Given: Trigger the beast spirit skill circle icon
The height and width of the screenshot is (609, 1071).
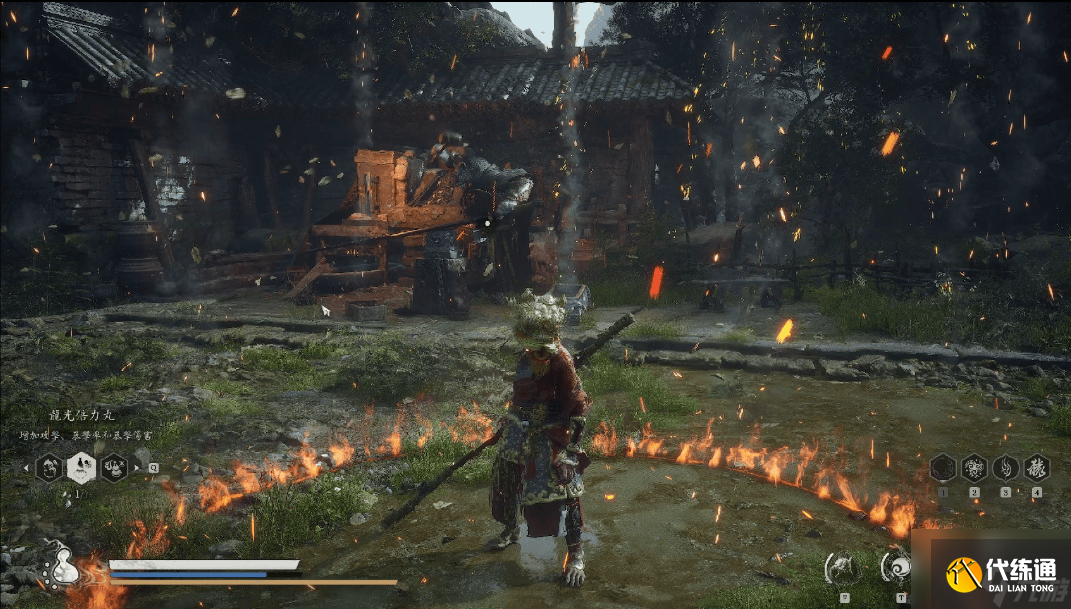Looking at the screenshot, I should (x=842, y=568).
